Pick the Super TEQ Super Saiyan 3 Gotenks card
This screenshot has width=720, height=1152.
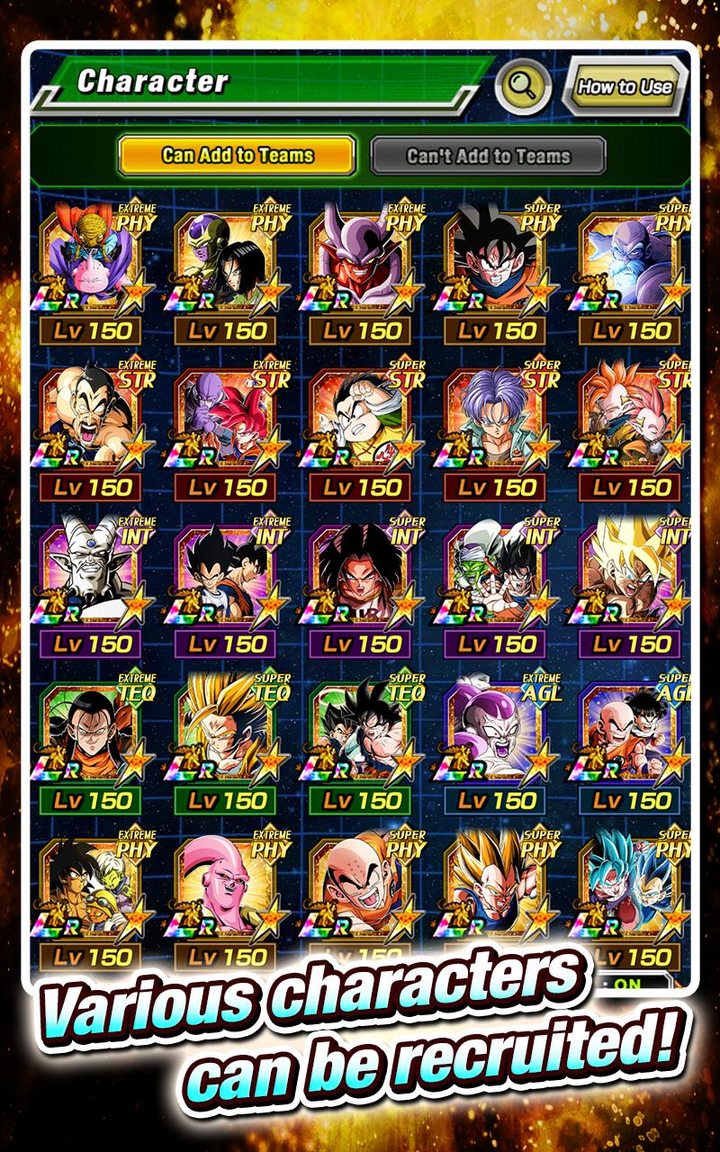pyautogui.click(x=228, y=730)
